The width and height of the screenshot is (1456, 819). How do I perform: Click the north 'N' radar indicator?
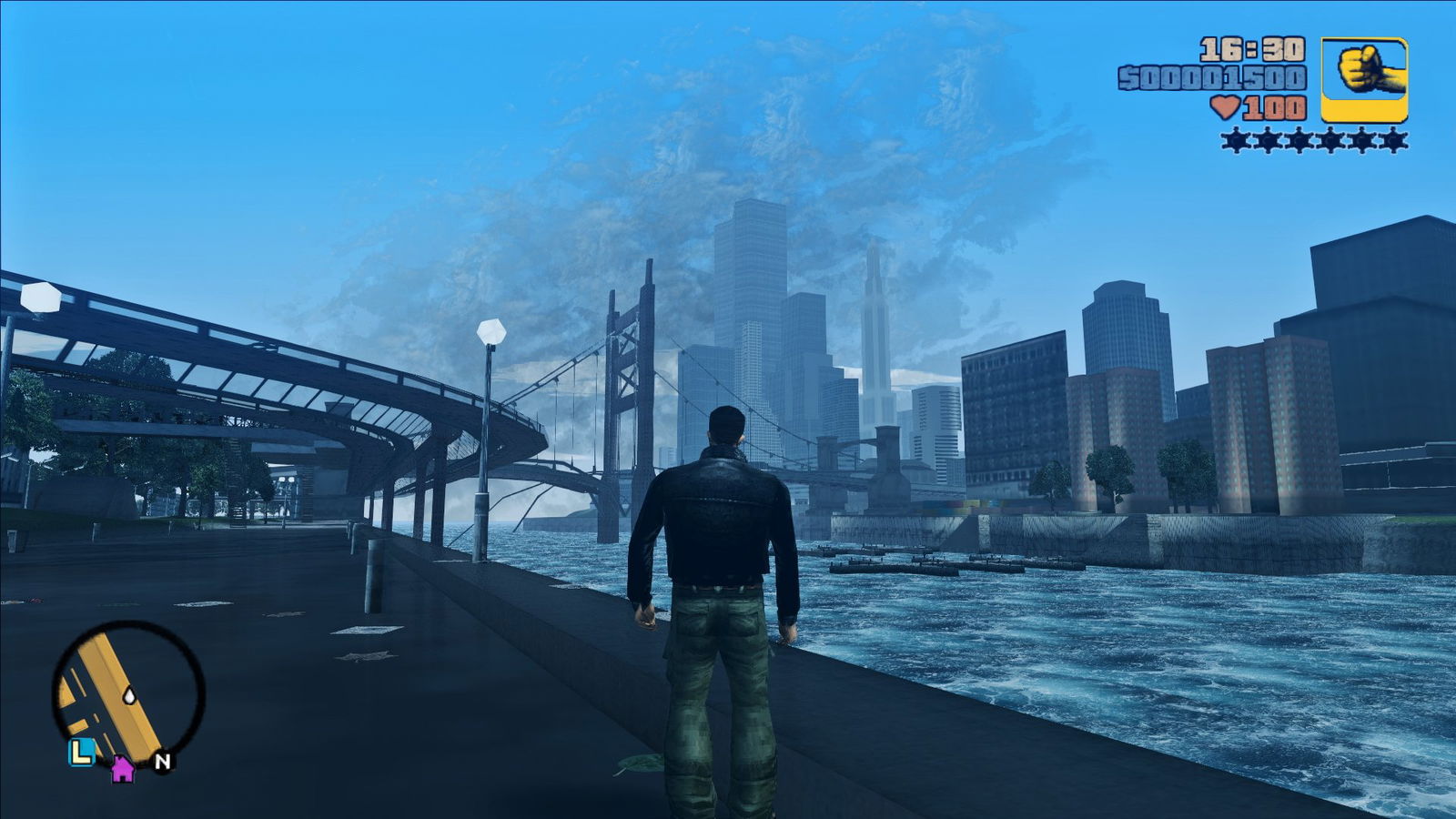[162, 762]
